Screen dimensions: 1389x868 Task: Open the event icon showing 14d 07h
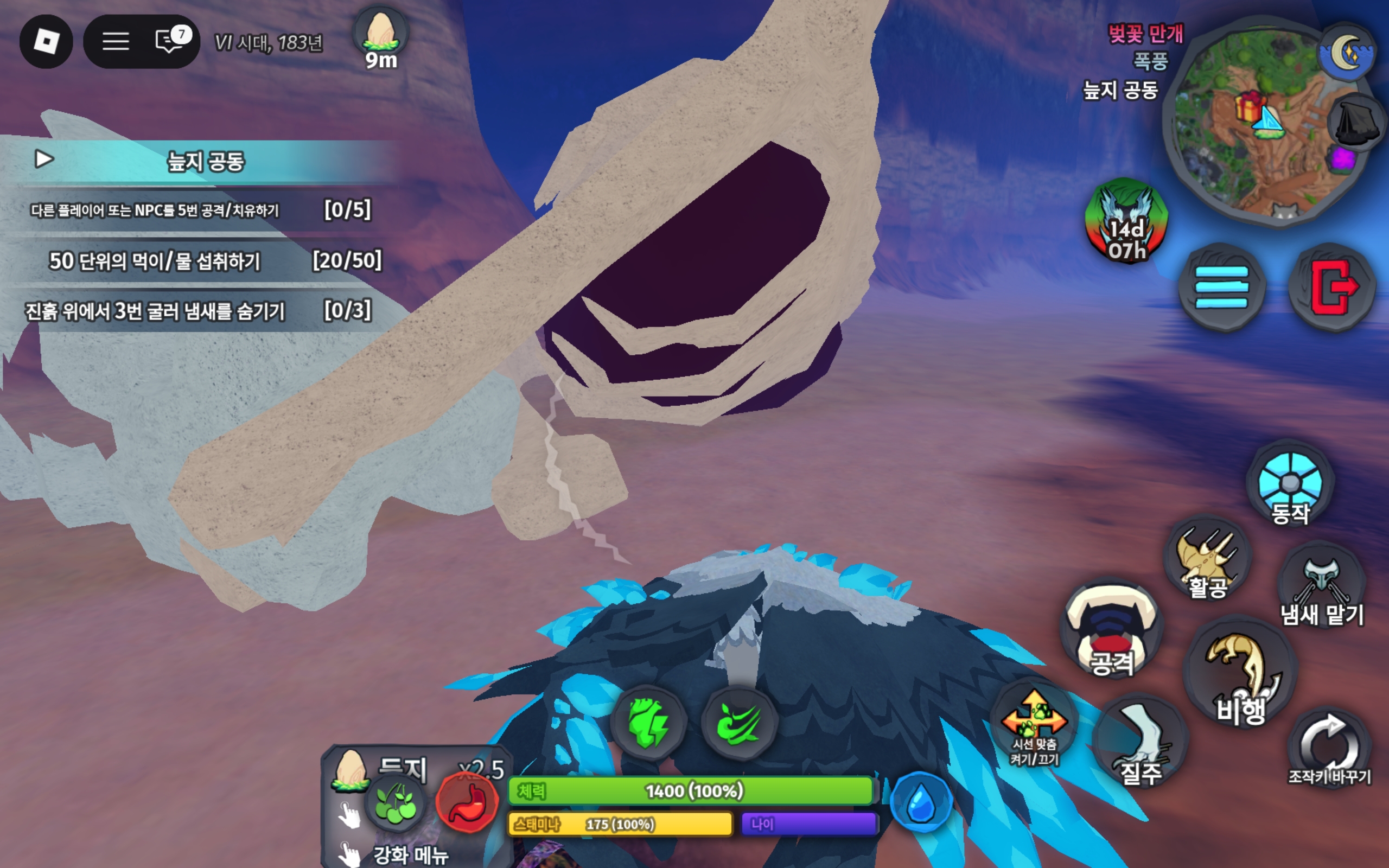pos(1126,221)
